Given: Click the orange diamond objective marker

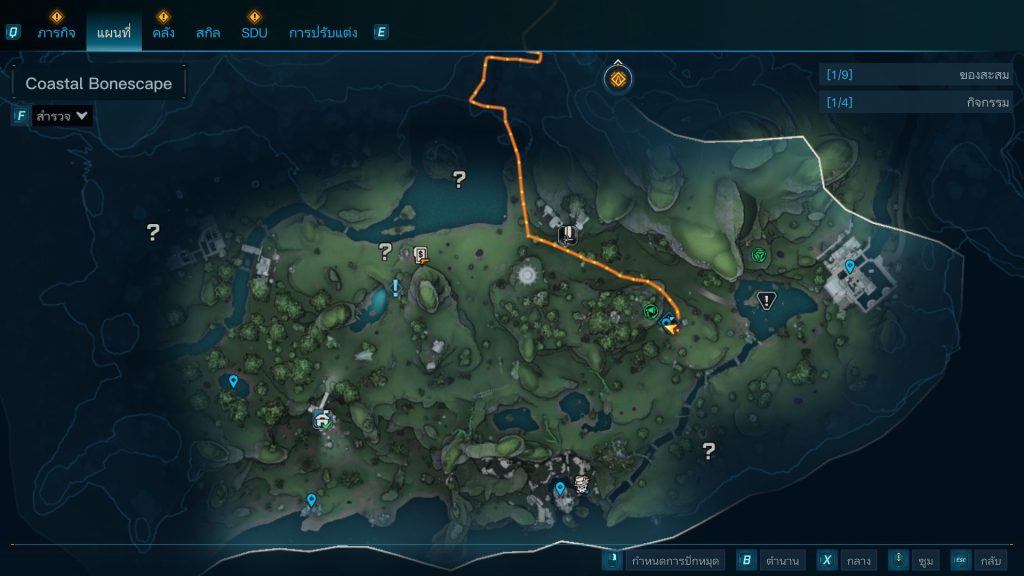Looking at the screenshot, I should click(619, 78).
